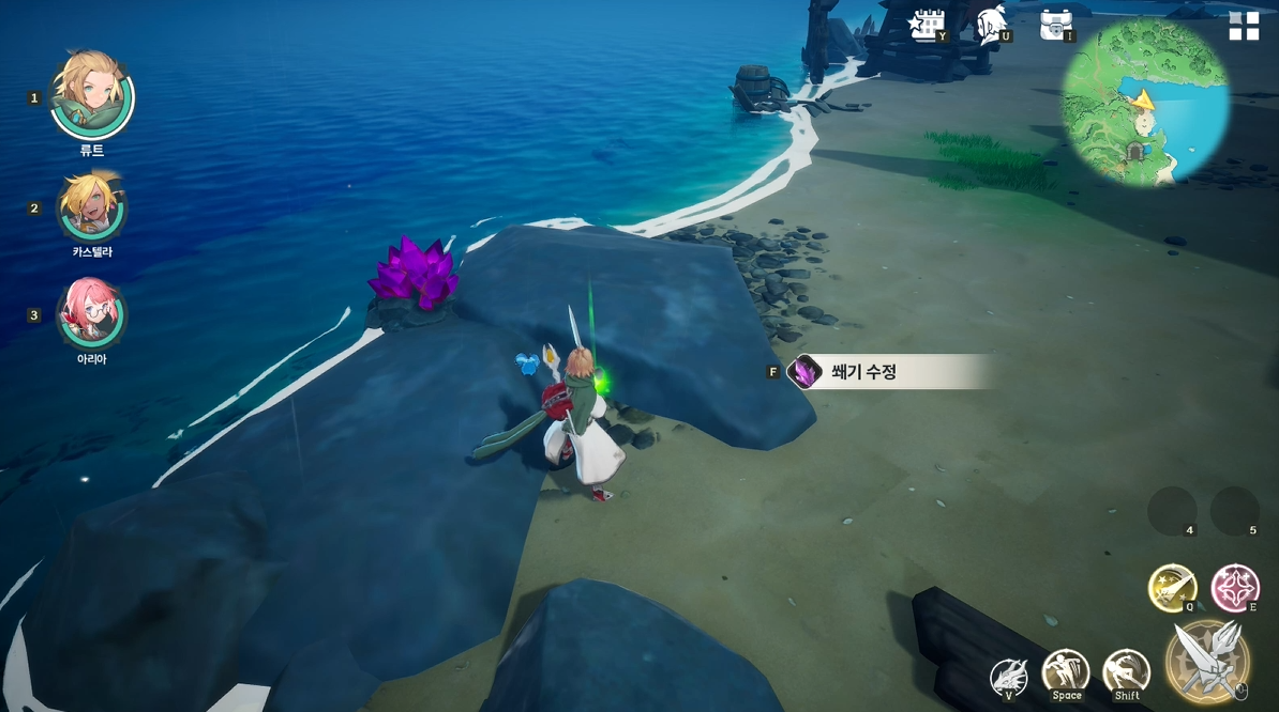
Task: Switch to party member 류트
Action: [x=92, y=96]
